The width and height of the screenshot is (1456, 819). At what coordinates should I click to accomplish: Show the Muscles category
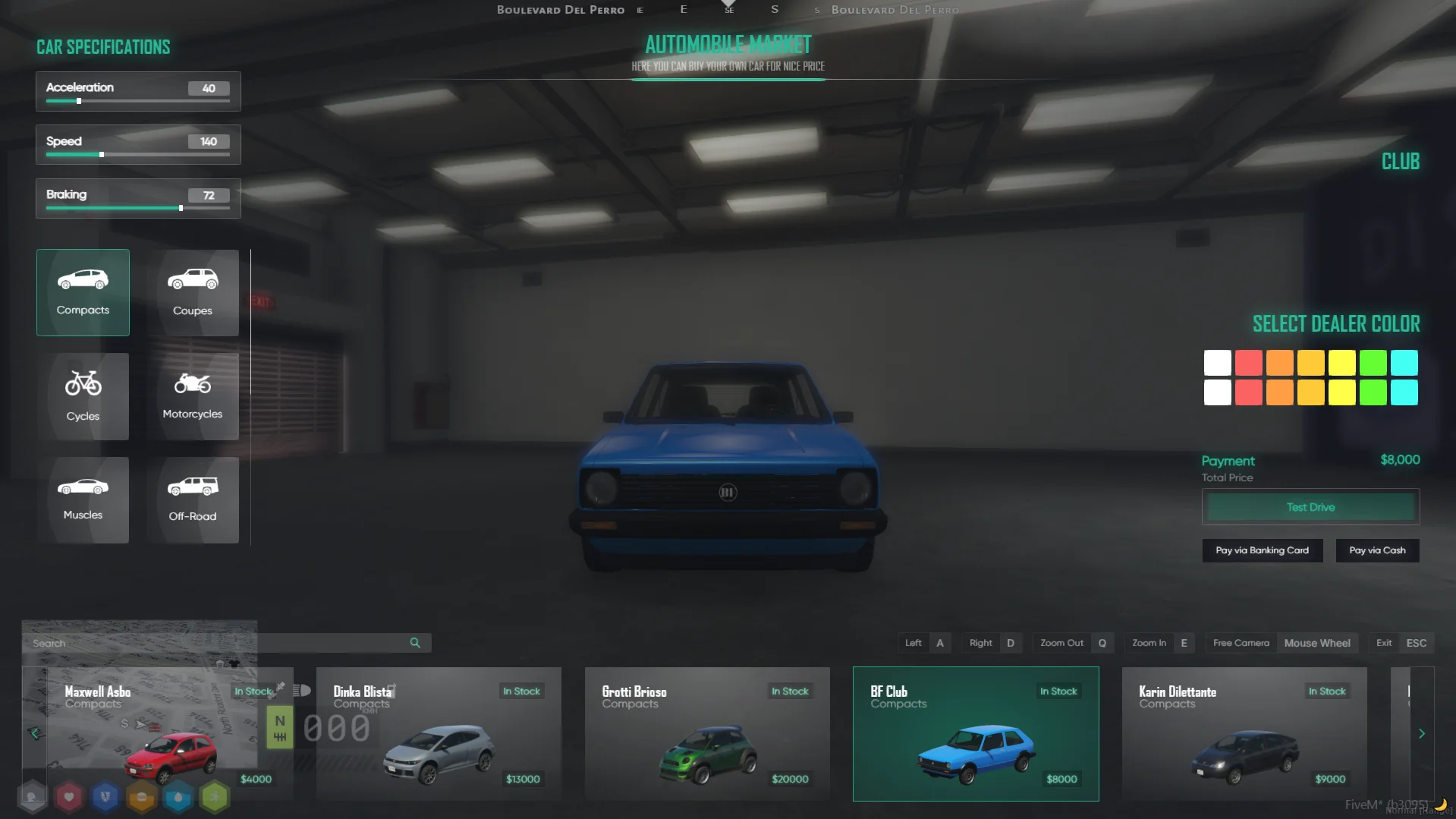click(83, 499)
